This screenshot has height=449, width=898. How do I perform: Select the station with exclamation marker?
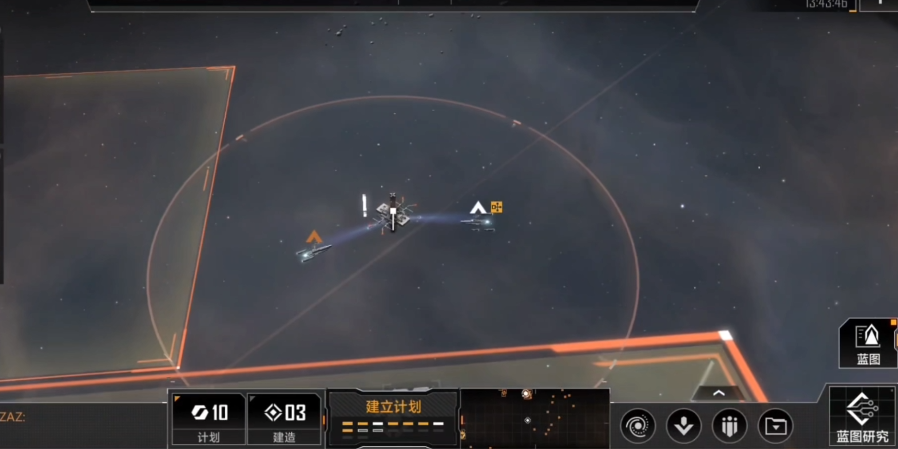point(393,214)
